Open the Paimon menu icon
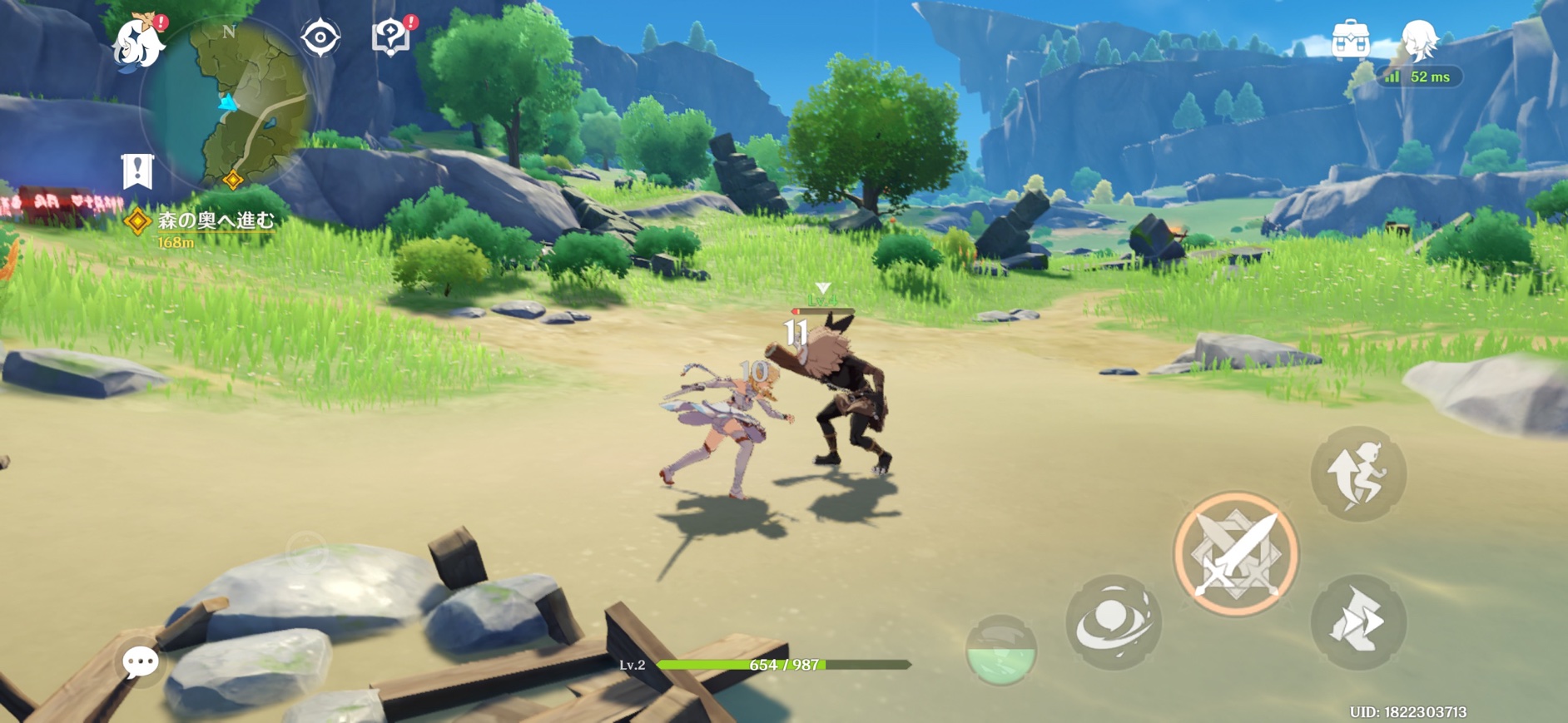 pyautogui.click(x=138, y=42)
